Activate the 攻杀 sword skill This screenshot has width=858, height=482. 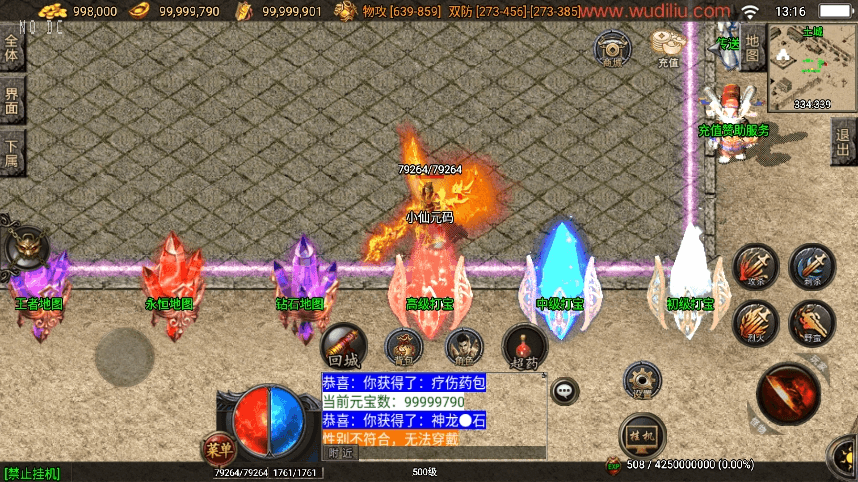pyautogui.click(x=755, y=267)
